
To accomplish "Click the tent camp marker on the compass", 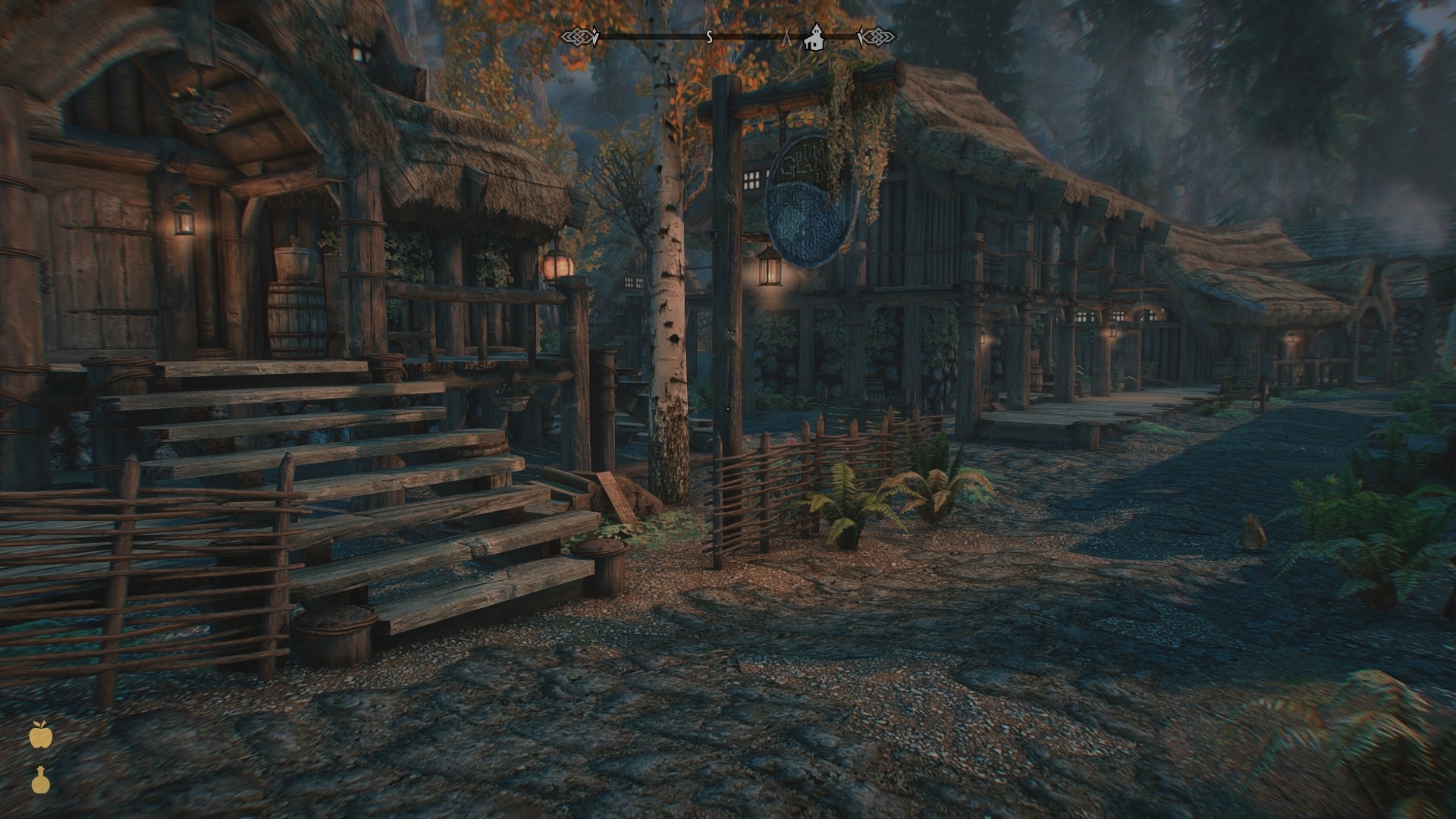I will click(x=787, y=36).
